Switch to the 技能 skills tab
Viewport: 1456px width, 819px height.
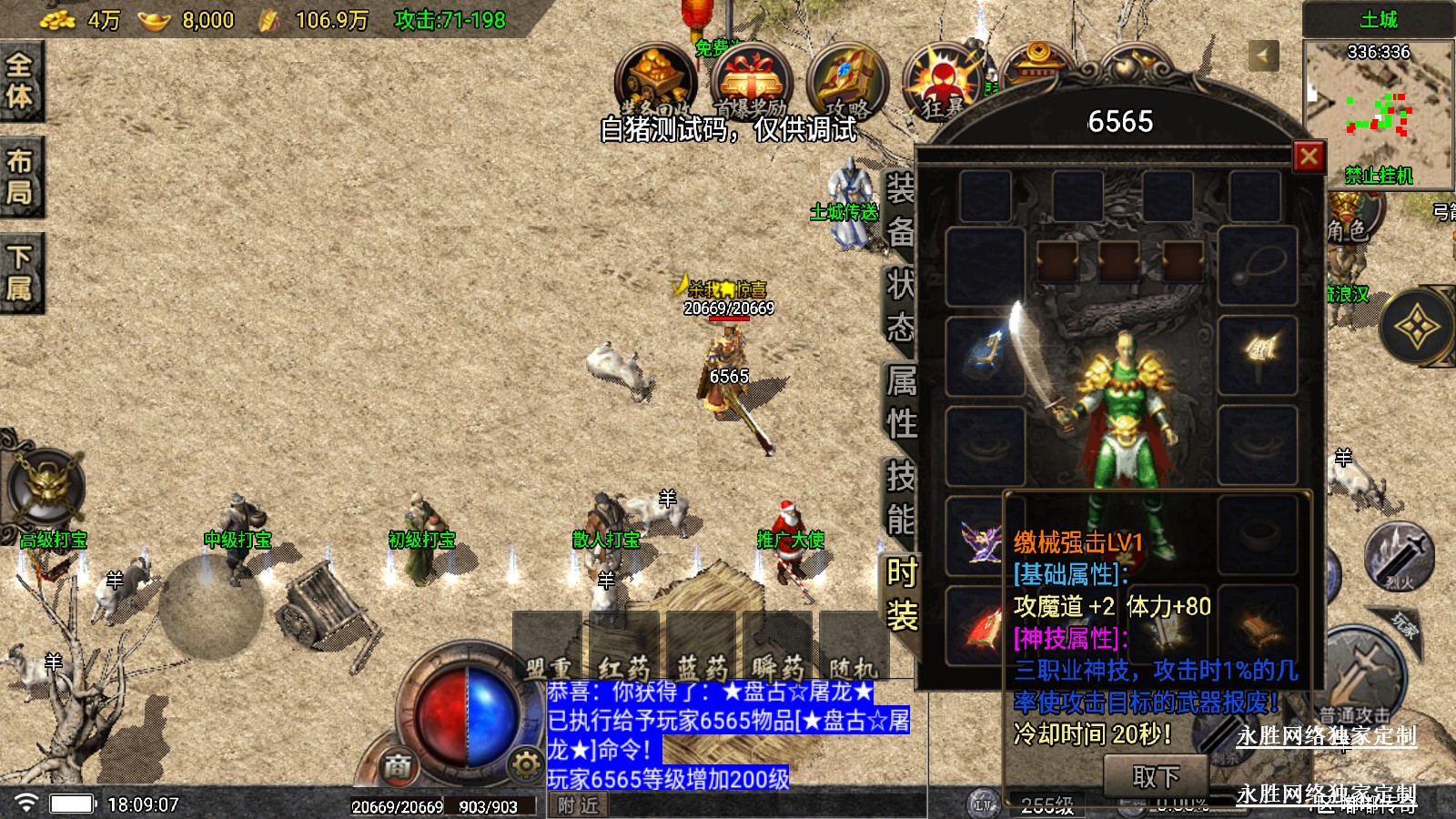click(901, 497)
